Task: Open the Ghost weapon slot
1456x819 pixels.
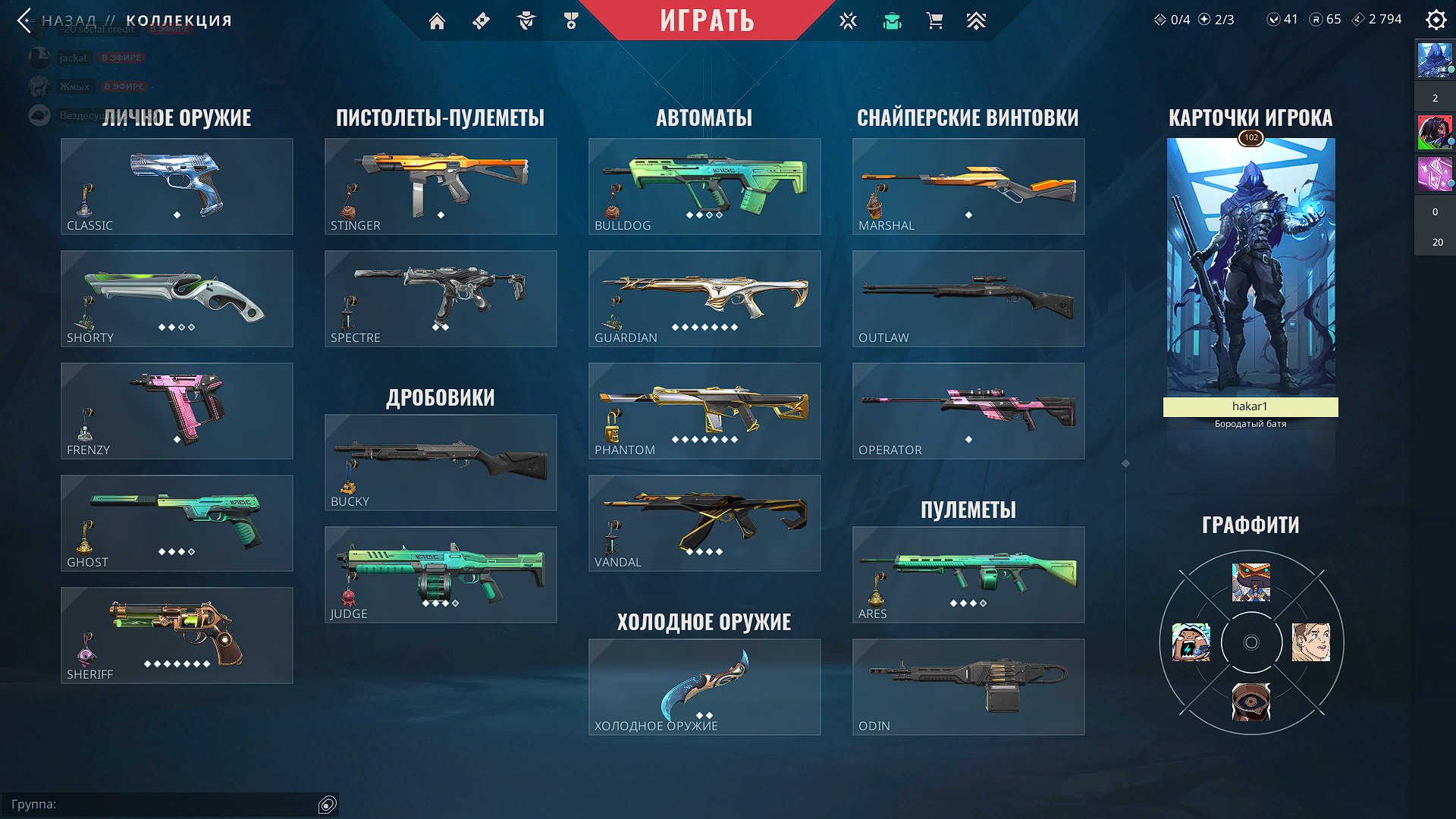Action: (x=177, y=523)
